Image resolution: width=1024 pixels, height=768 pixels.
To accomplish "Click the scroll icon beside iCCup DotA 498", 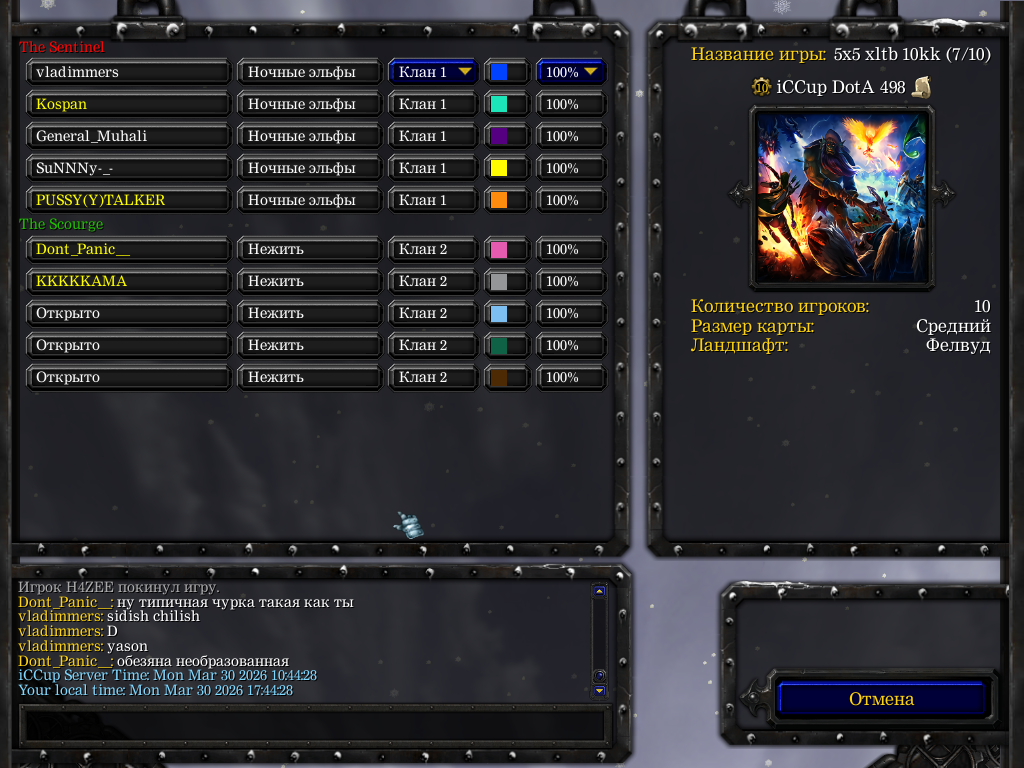I will [921, 88].
